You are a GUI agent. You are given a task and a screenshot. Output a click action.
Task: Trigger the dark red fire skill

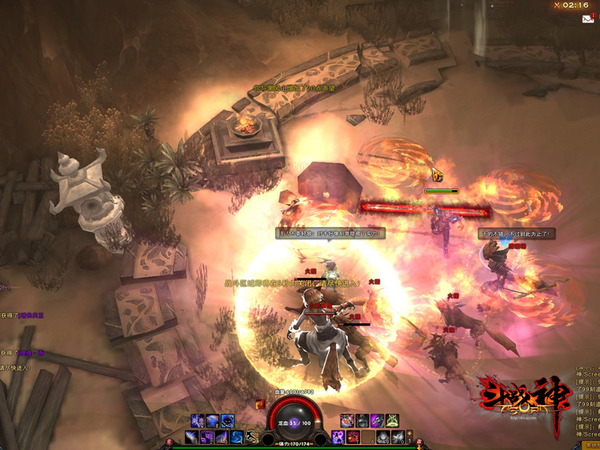pos(352,437)
